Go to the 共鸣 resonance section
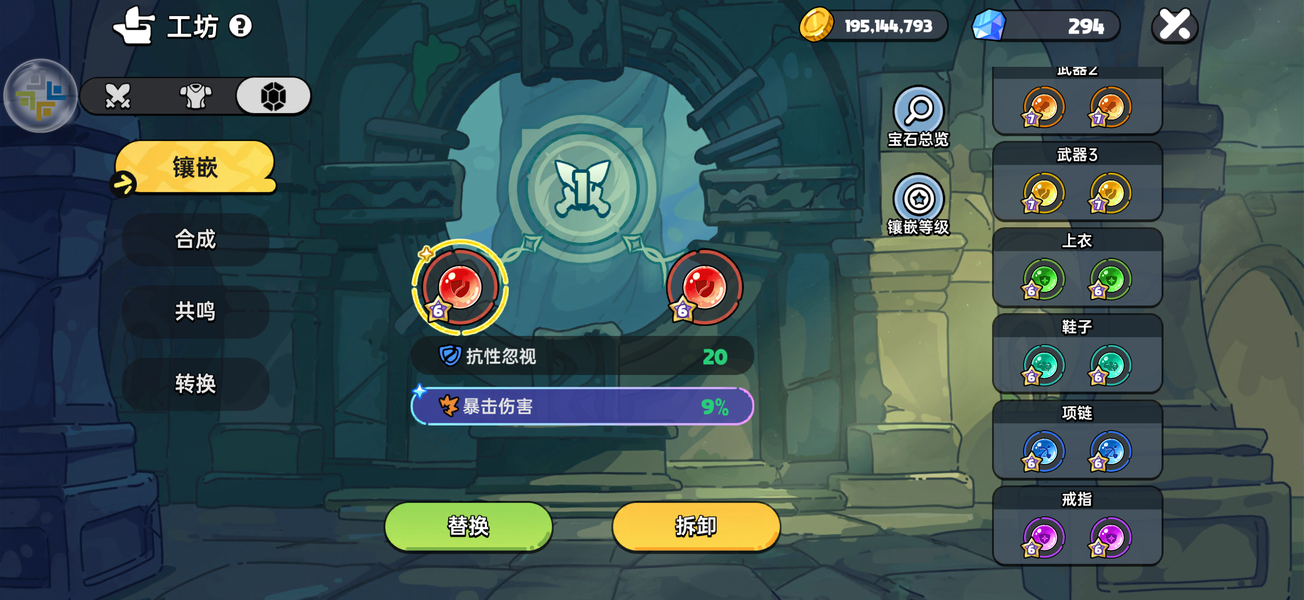The width and height of the screenshot is (1304, 600). click(195, 311)
